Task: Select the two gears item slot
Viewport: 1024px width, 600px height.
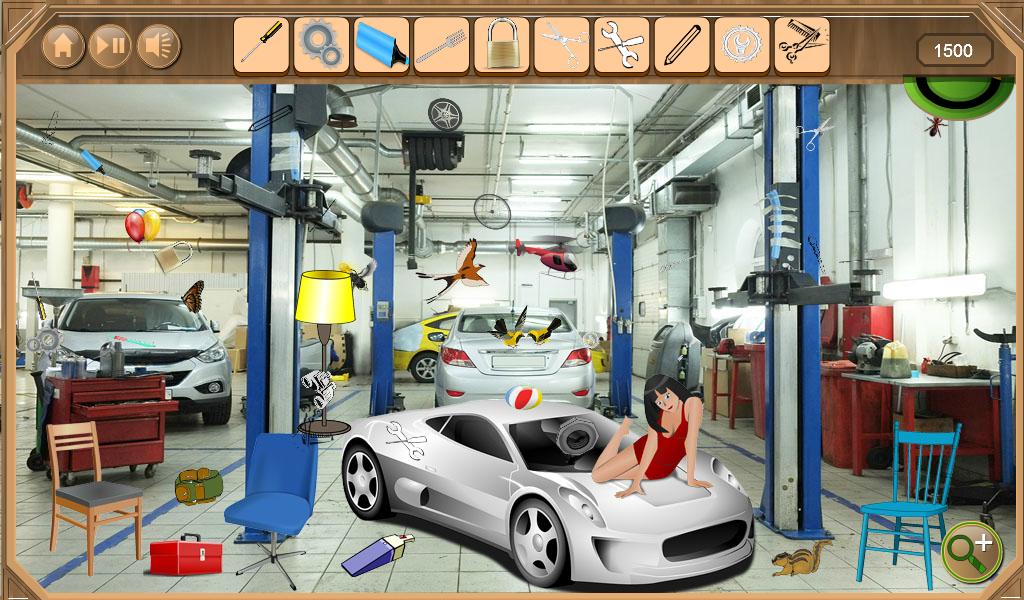Action: pyautogui.click(x=321, y=45)
